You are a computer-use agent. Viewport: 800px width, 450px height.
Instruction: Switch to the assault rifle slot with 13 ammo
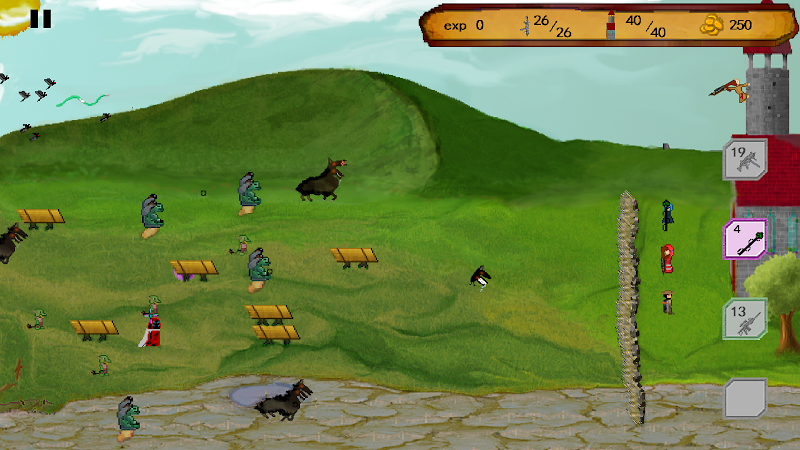[x=745, y=319]
